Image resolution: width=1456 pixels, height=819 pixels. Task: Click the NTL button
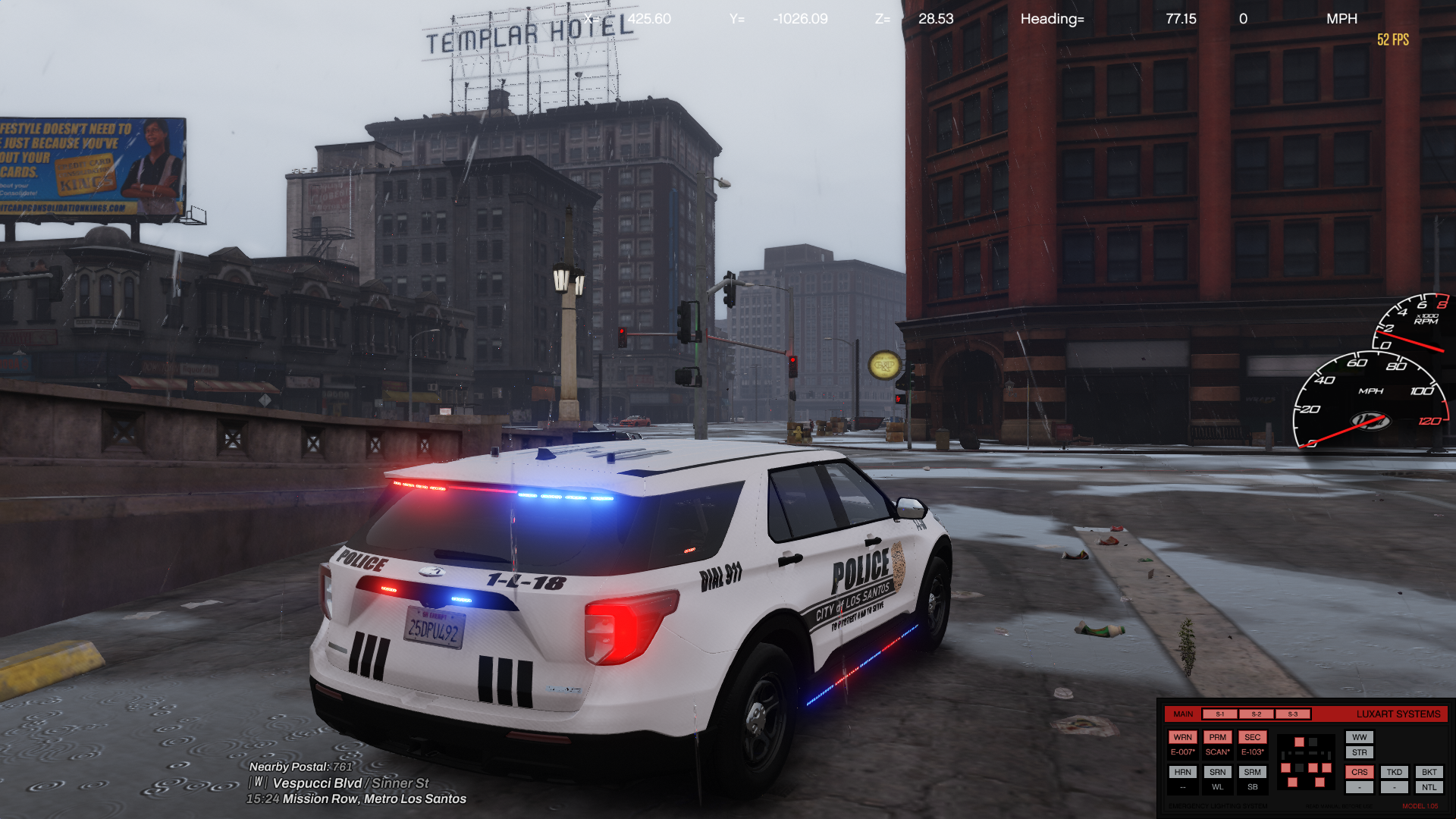[1429, 787]
